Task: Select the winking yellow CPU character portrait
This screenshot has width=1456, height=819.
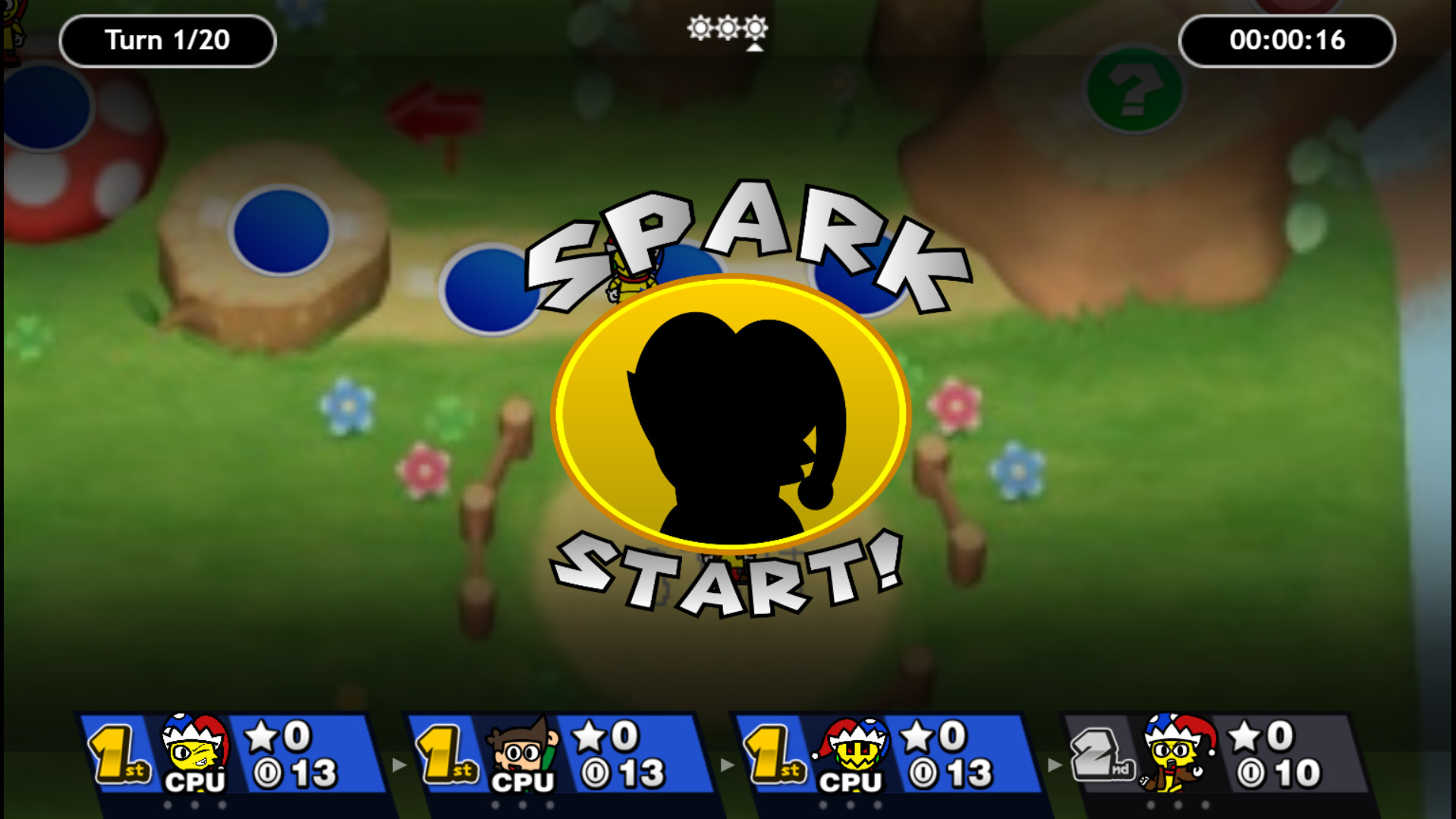Action: tap(190, 748)
